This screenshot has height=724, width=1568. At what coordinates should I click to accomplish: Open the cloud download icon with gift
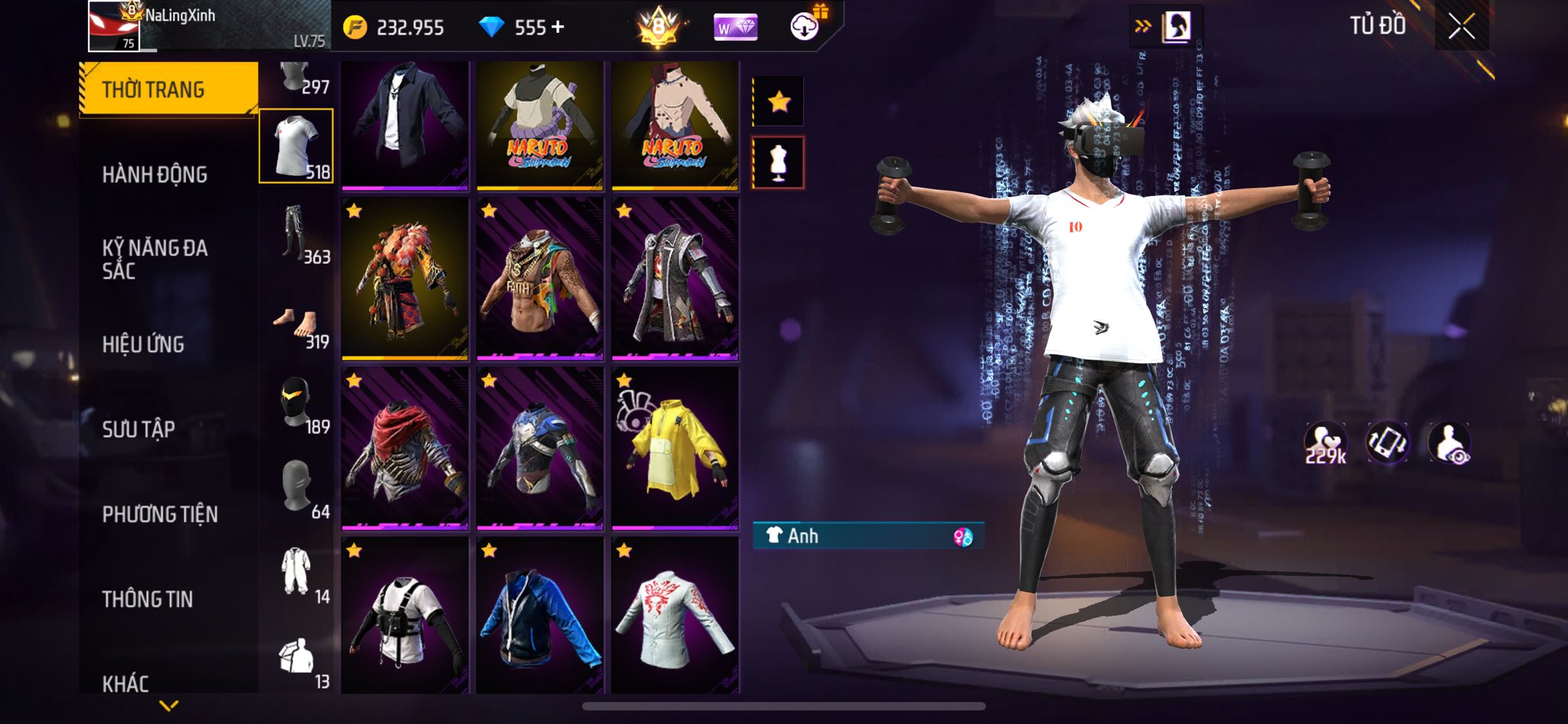click(806, 26)
